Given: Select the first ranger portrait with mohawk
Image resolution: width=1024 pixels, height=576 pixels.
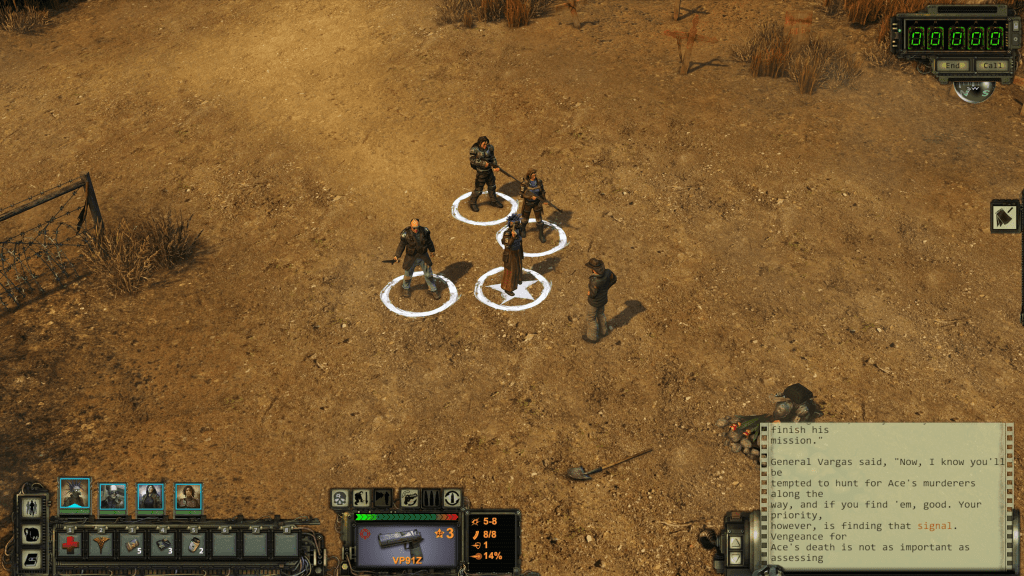Looking at the screenshot, I should tap(75, 495).
